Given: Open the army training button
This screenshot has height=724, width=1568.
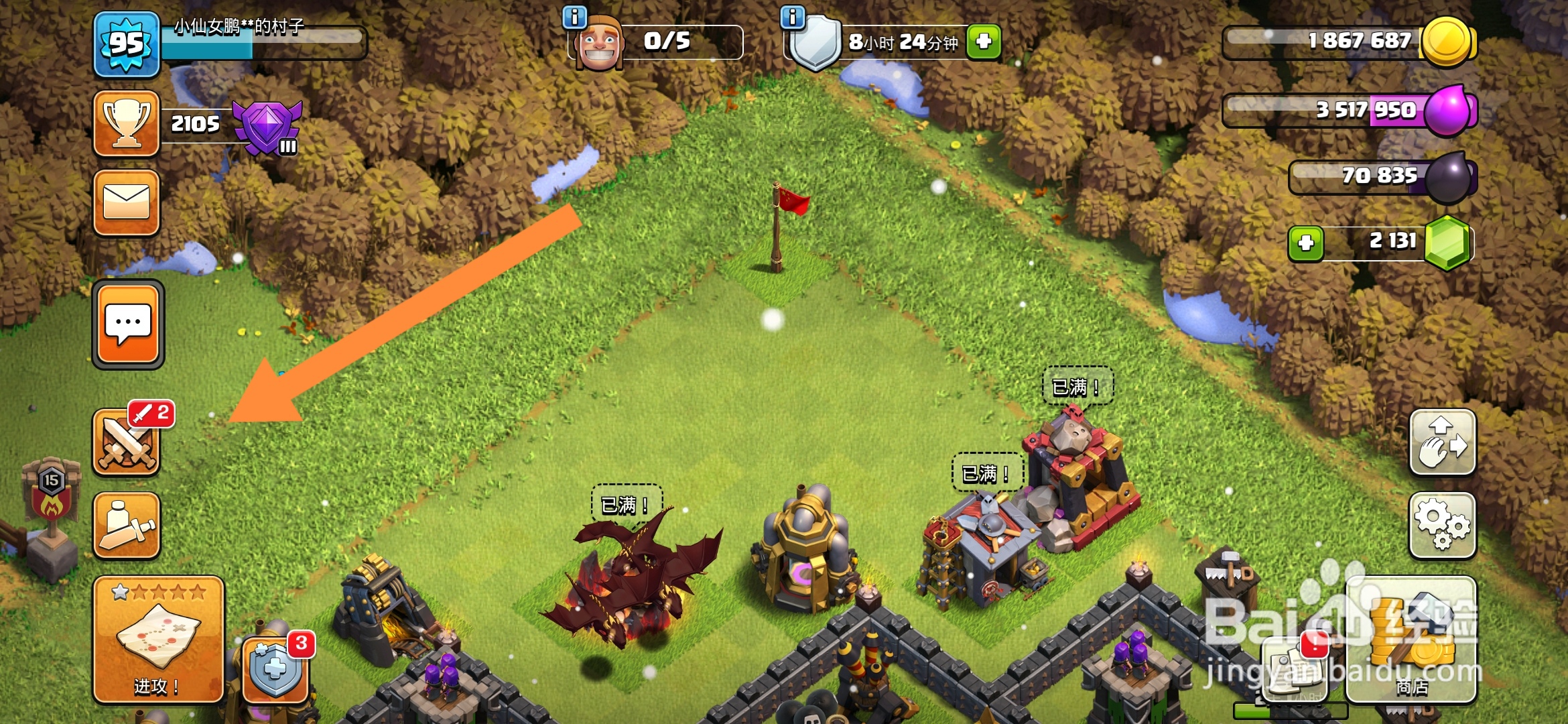Looking at the screenshot, I should click(x=127, y=526).
